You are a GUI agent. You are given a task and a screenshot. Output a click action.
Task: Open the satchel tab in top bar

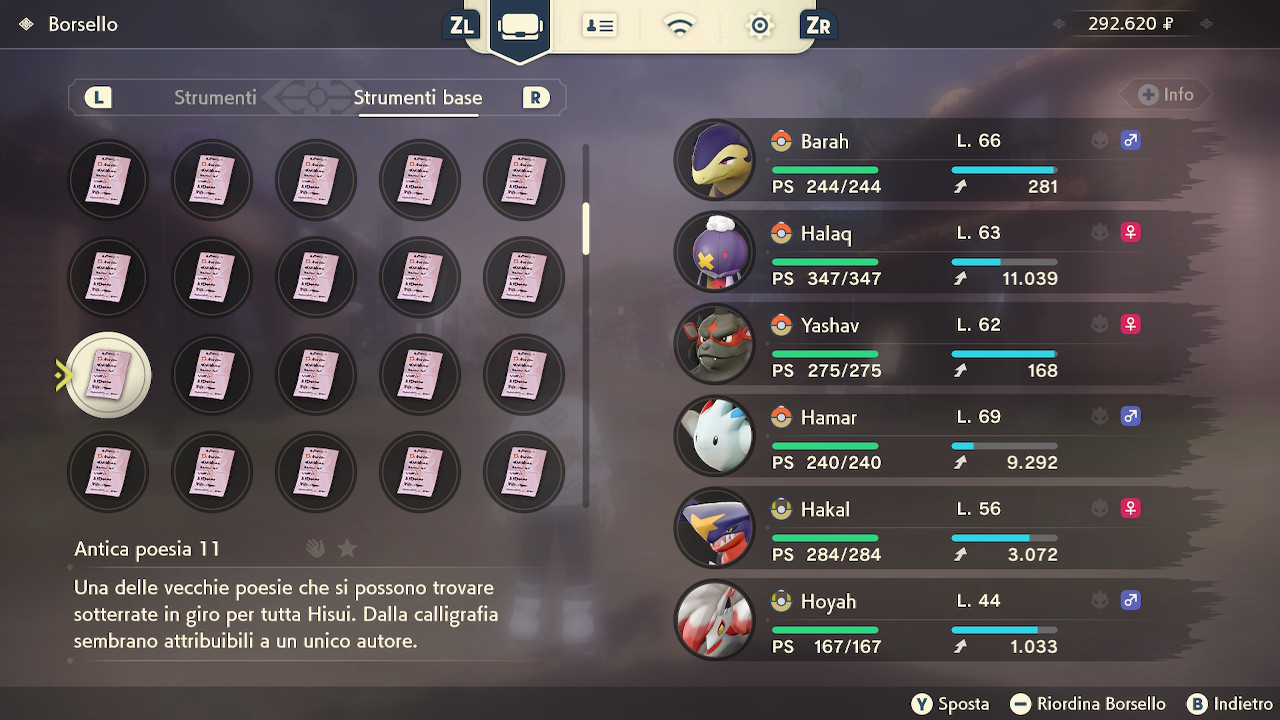tap(520, 25)
